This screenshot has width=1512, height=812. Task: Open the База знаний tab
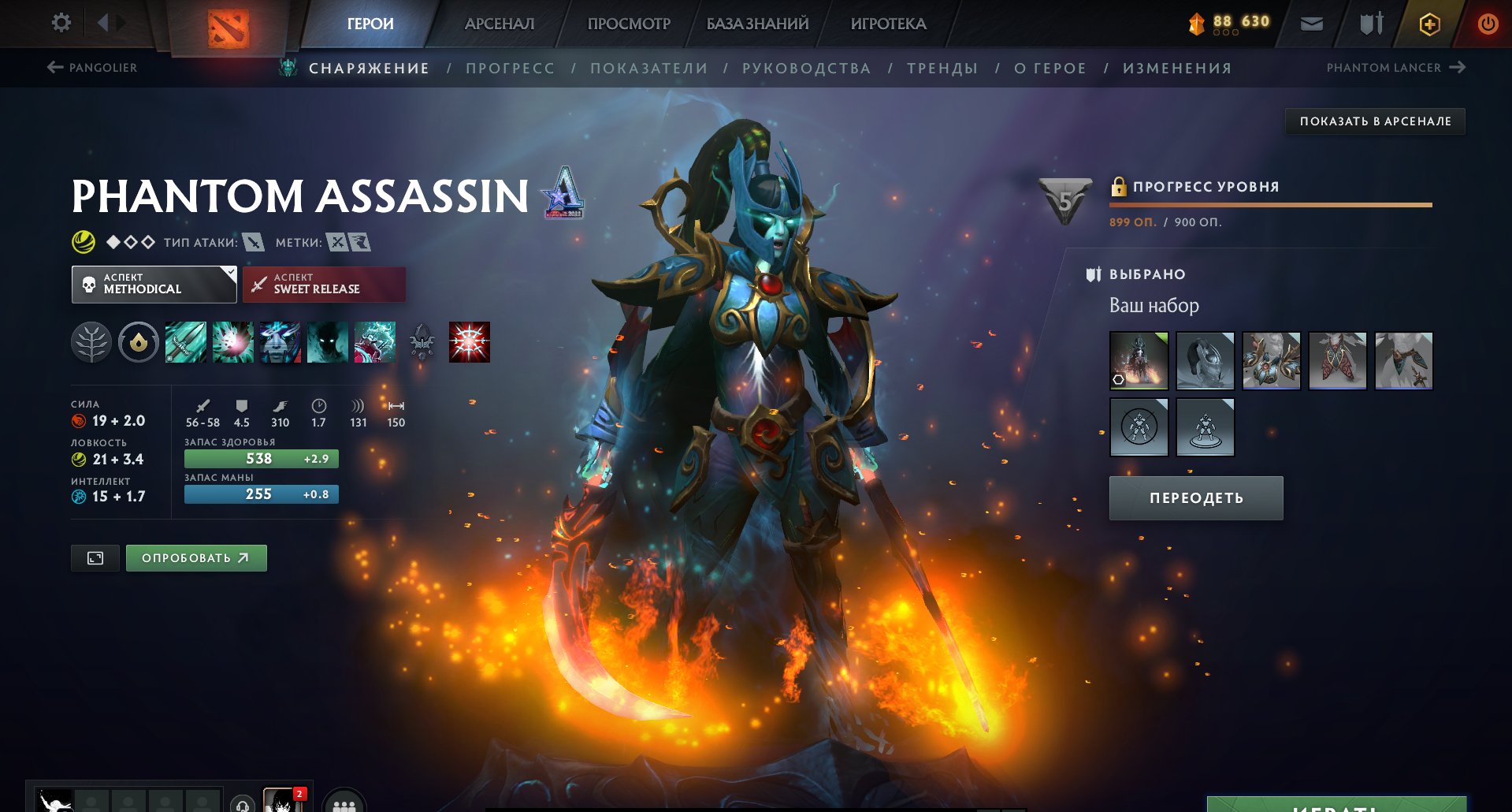point(757,24)
